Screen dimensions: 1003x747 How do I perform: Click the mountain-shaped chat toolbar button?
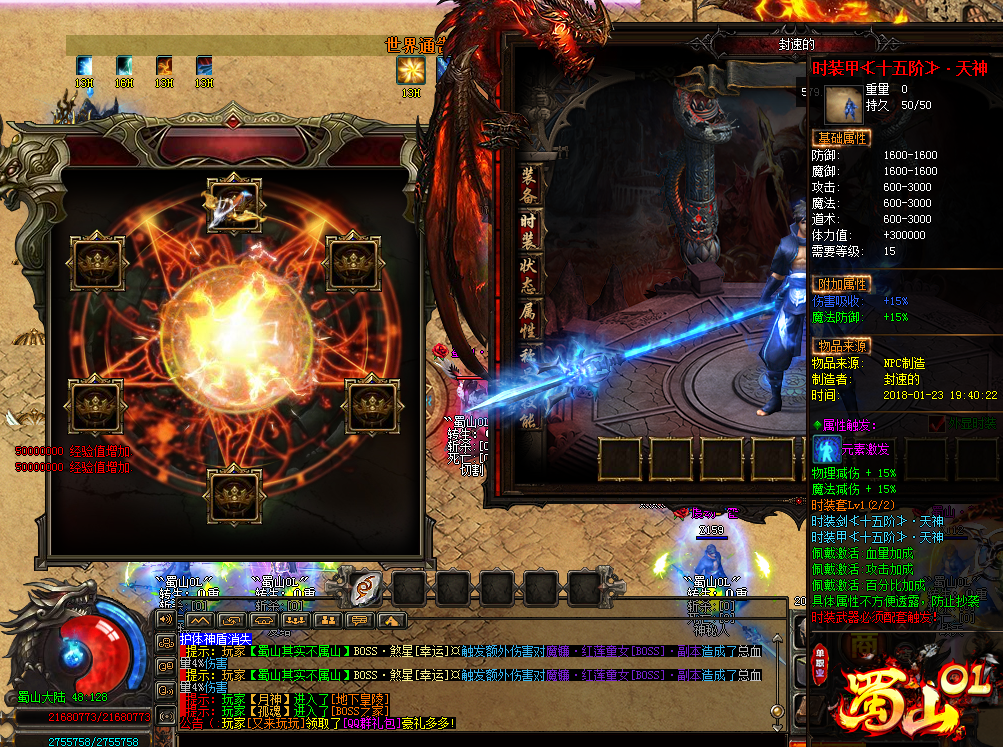pos(200,620)
